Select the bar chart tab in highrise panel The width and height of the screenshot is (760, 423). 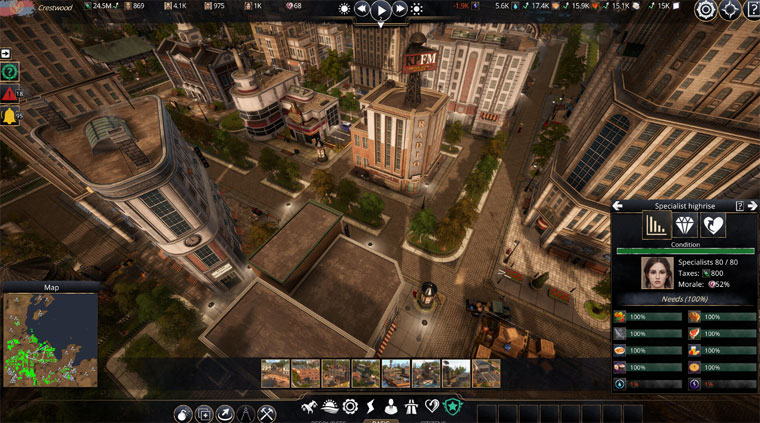(x=656, y=225)
